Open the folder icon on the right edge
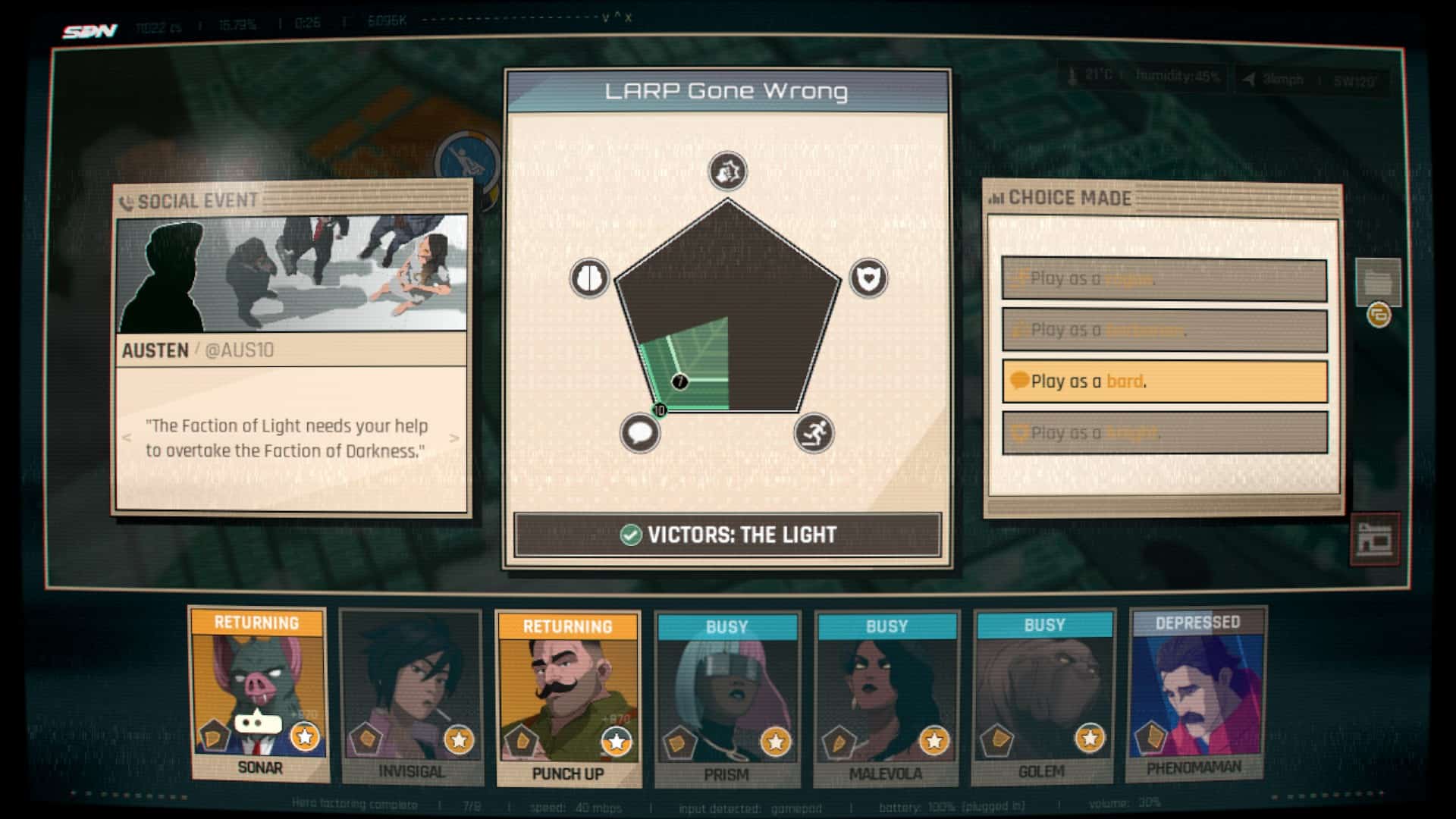Screen dimensions: 1456x819 1377,282
